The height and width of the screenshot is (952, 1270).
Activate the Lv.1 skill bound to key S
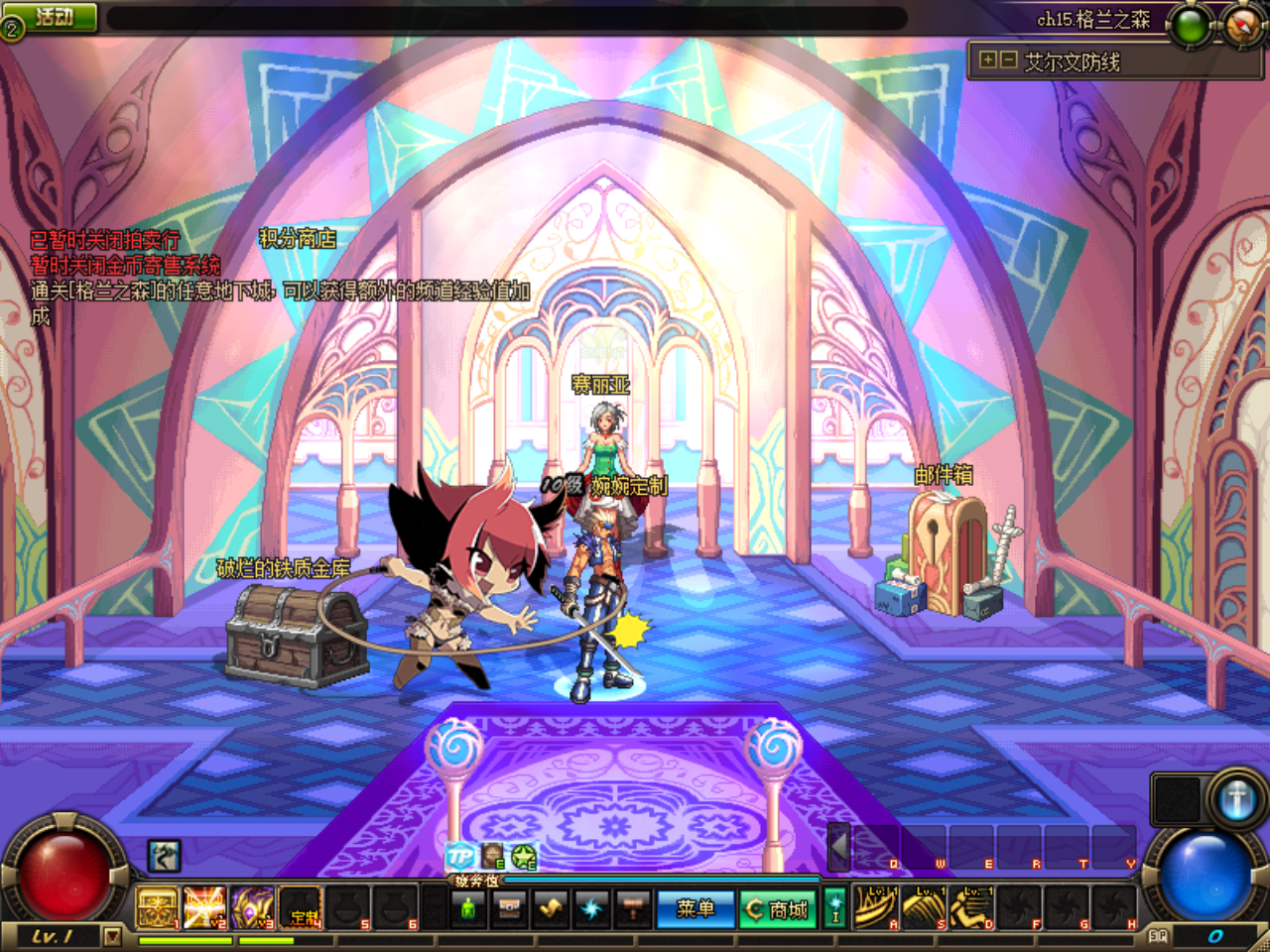(924, 907)
